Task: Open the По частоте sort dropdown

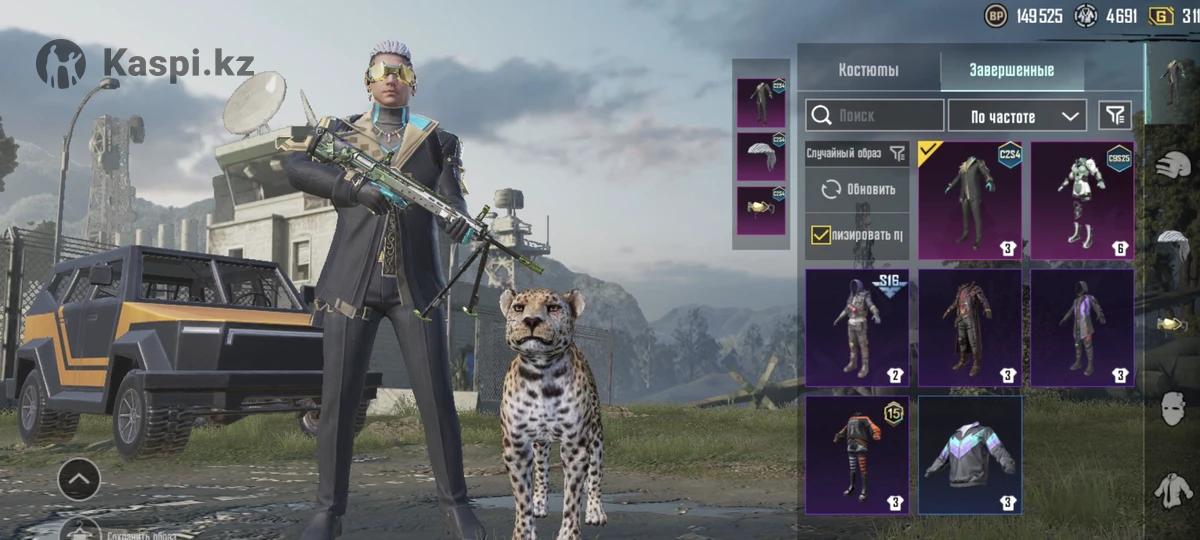Action: pyautogui.click(x=1016, y=116)
